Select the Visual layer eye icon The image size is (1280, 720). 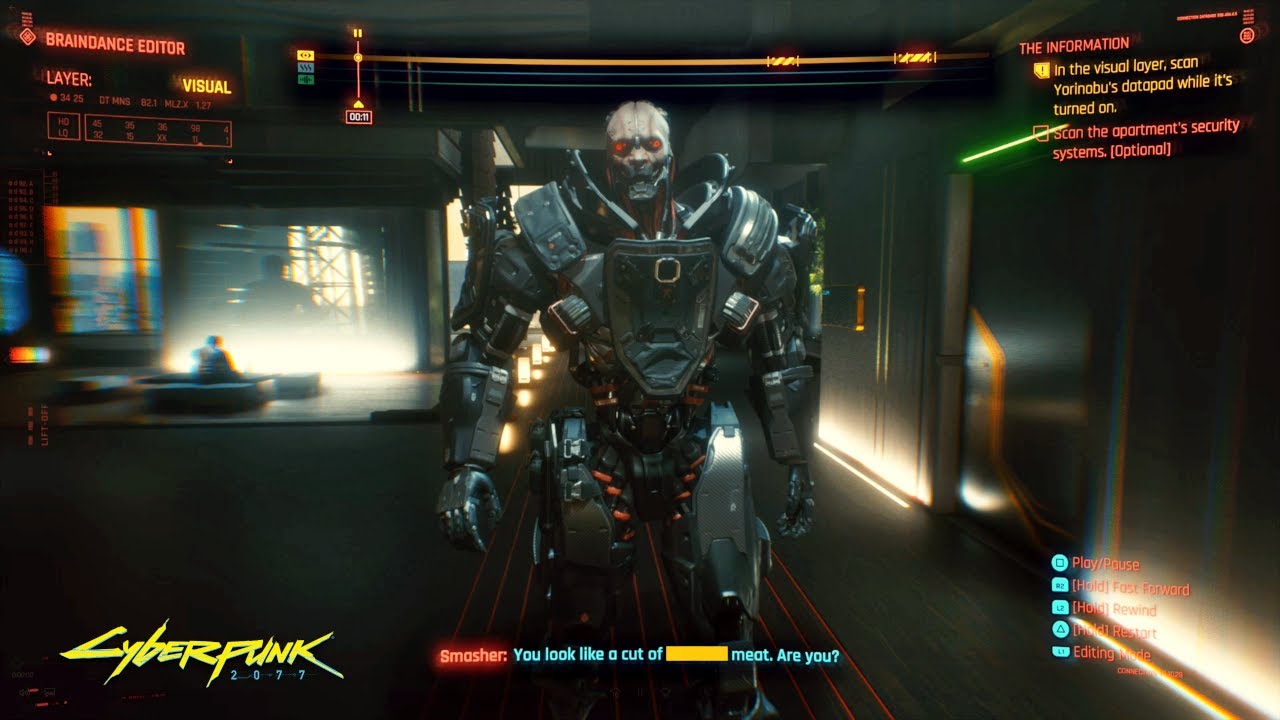306,56
